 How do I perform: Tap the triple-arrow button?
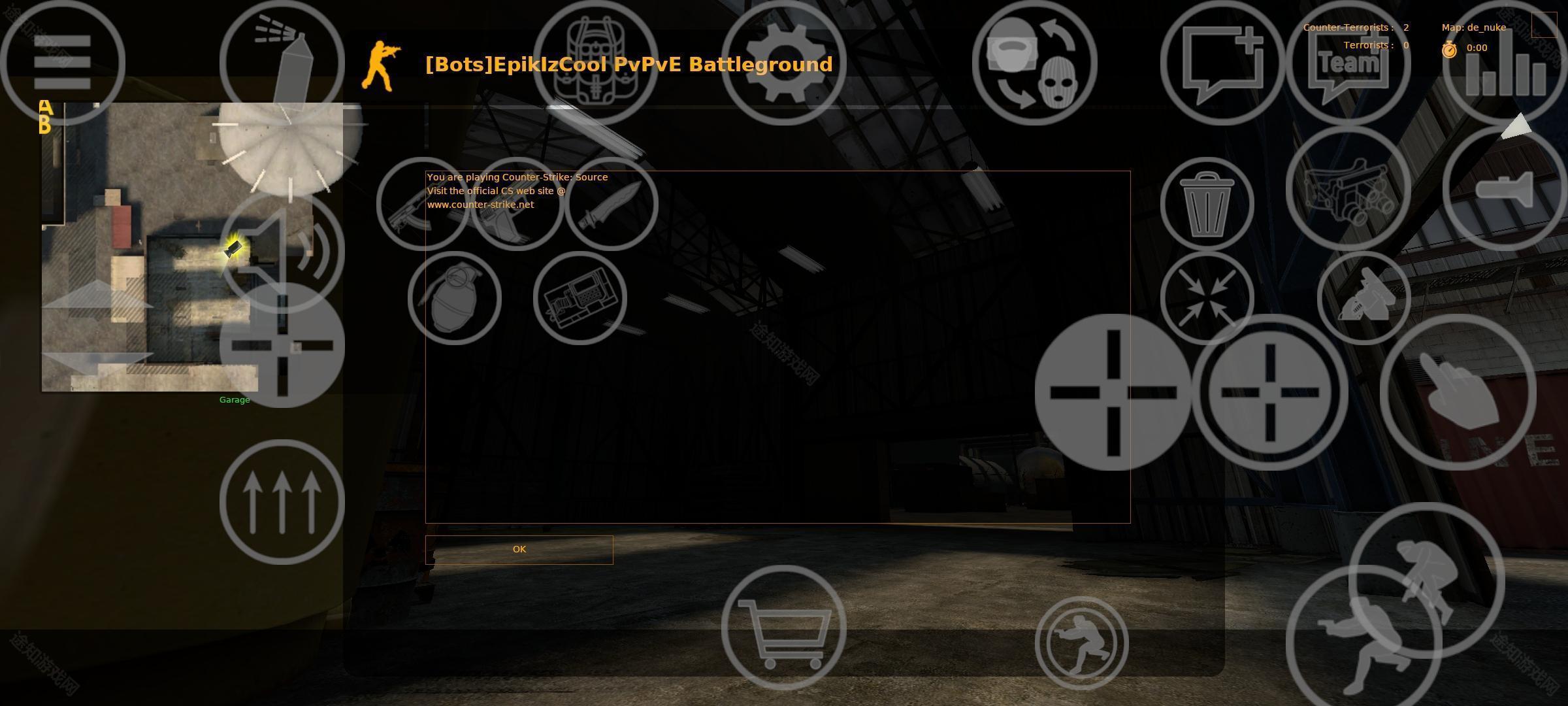(x=282, y=502)
